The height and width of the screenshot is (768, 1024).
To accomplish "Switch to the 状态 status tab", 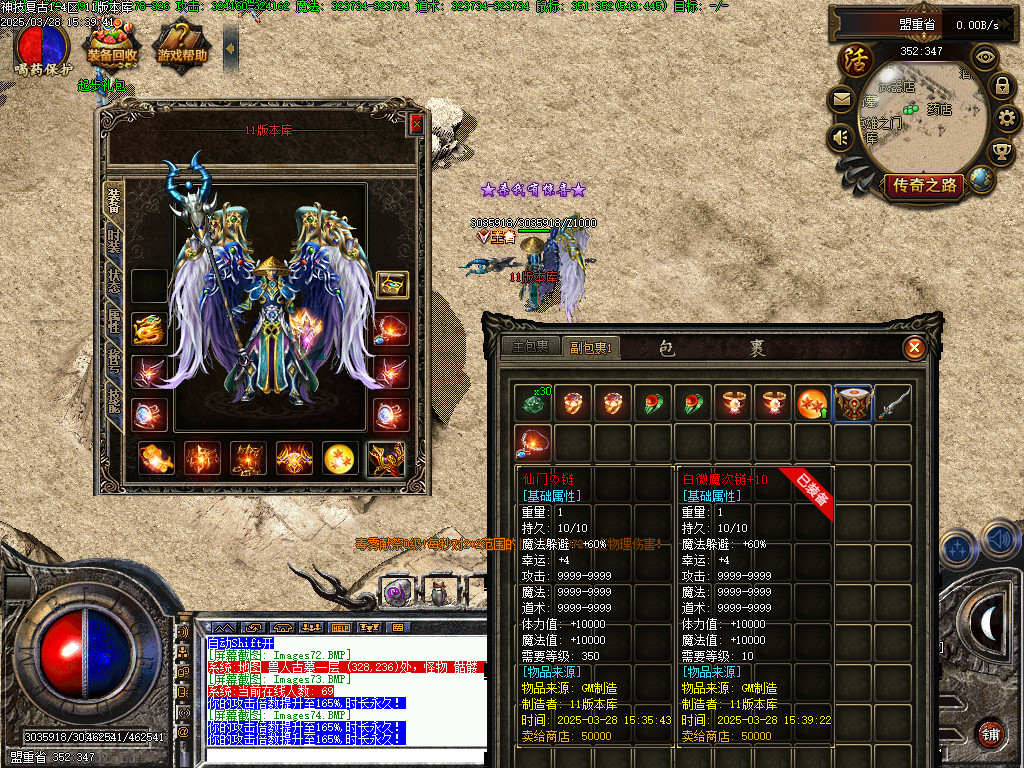I will click(114, 284).
